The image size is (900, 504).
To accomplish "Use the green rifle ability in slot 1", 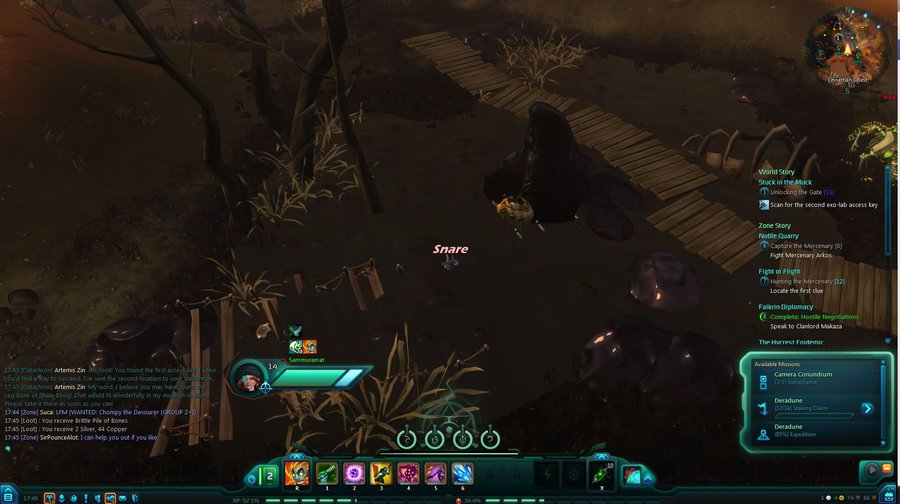I will coord(325,474).
